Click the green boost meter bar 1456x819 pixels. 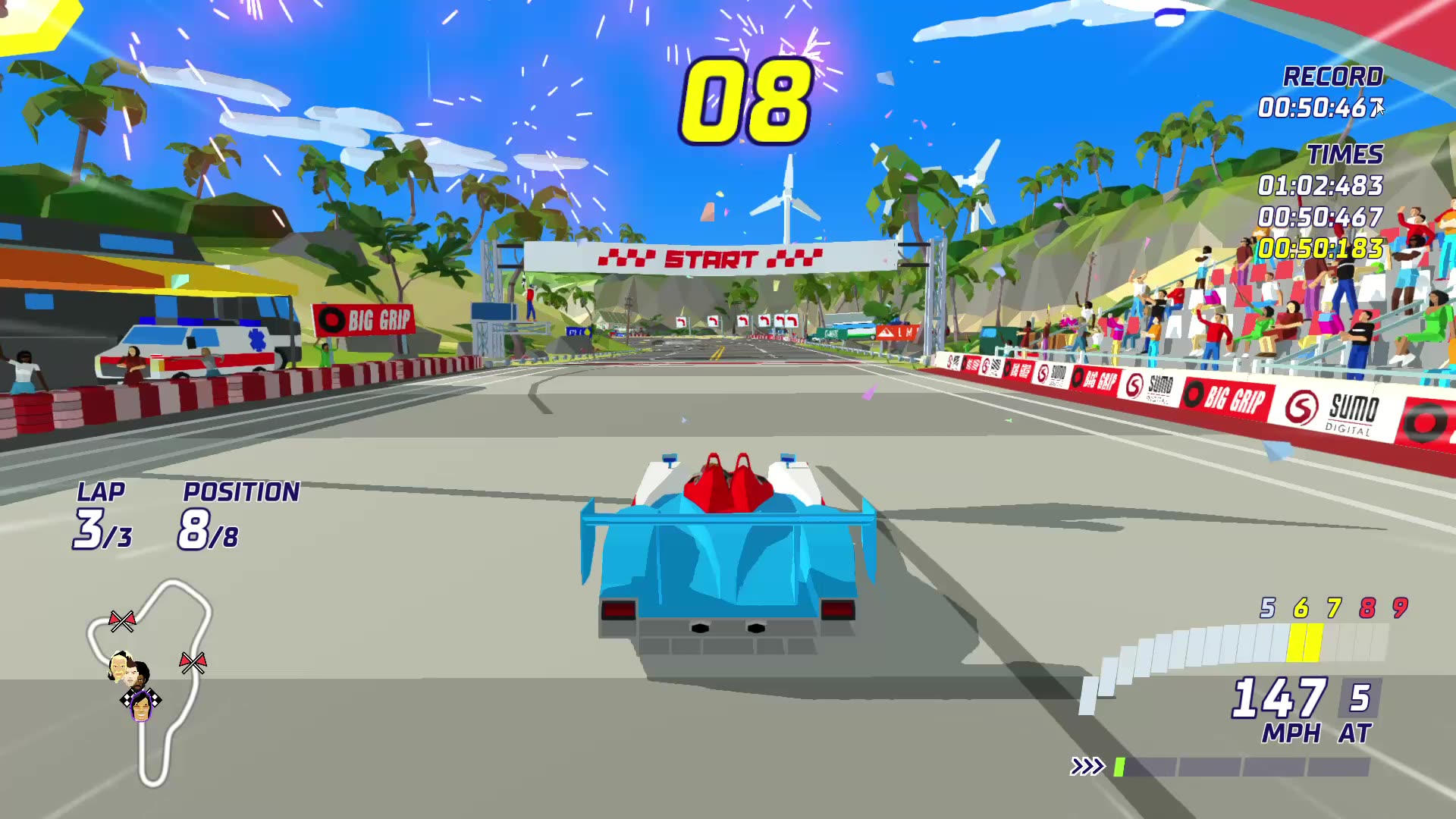[1121, 767]
